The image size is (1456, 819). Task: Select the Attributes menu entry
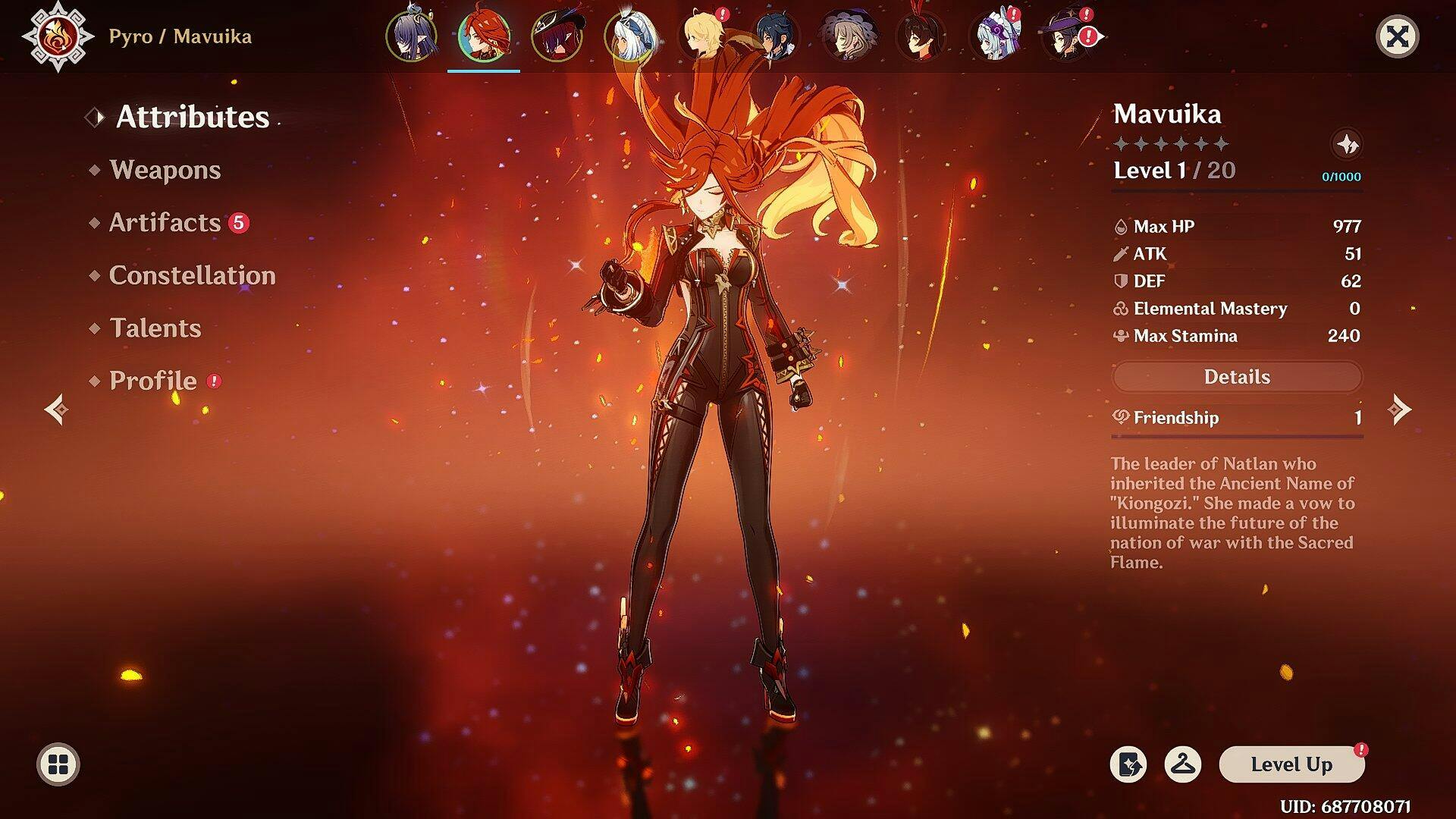(x=192, y=117)
